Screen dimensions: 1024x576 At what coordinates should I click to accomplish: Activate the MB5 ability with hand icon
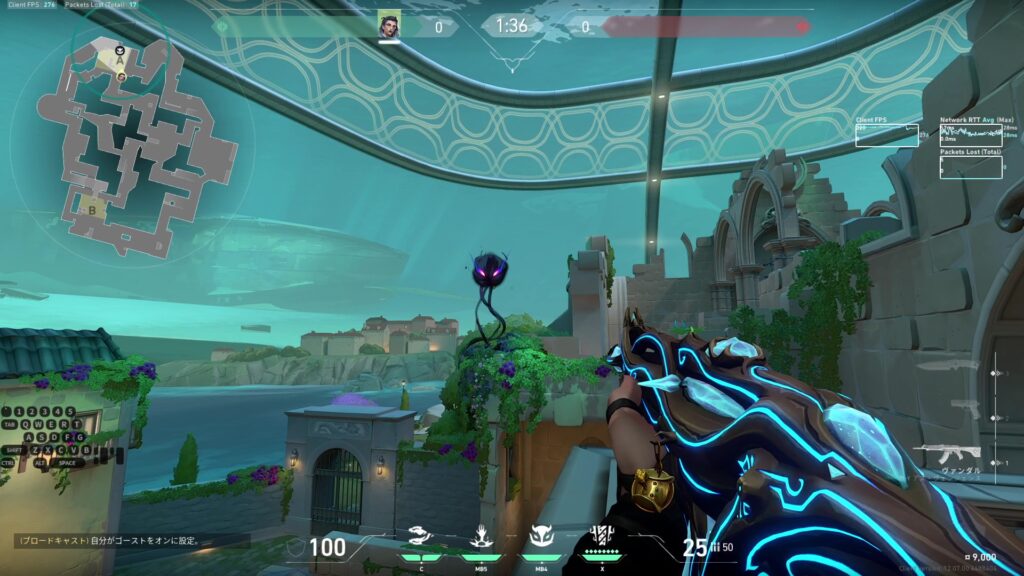point(480,538)
